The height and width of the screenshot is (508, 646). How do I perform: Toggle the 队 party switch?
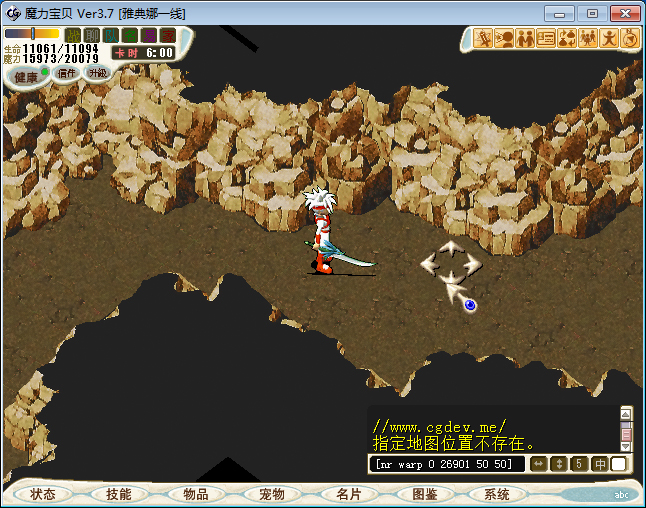pyautogui.click(x=110, y=35)
